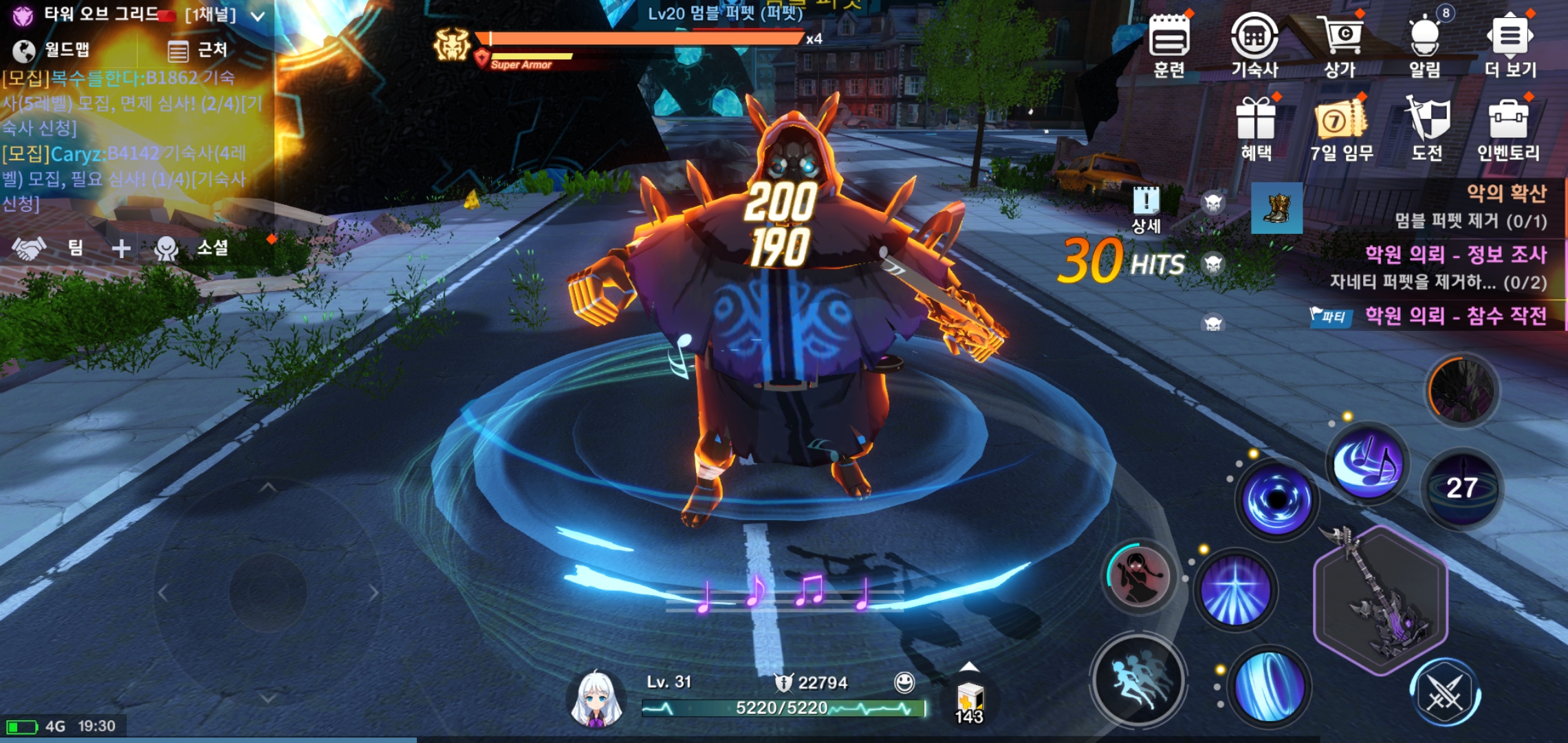
Task: Show the 근처 nearby chat tab
Action: 197,50
